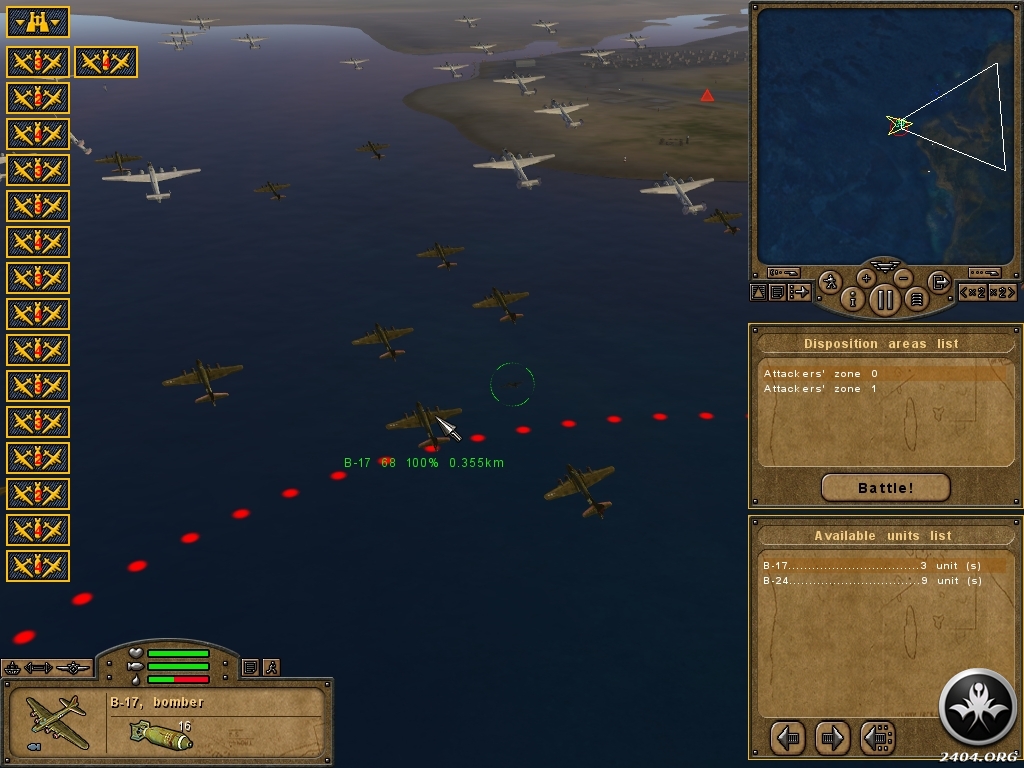1024x768 pixels.
Task: Pause the game with the pause button
Action: coord(885,298)
